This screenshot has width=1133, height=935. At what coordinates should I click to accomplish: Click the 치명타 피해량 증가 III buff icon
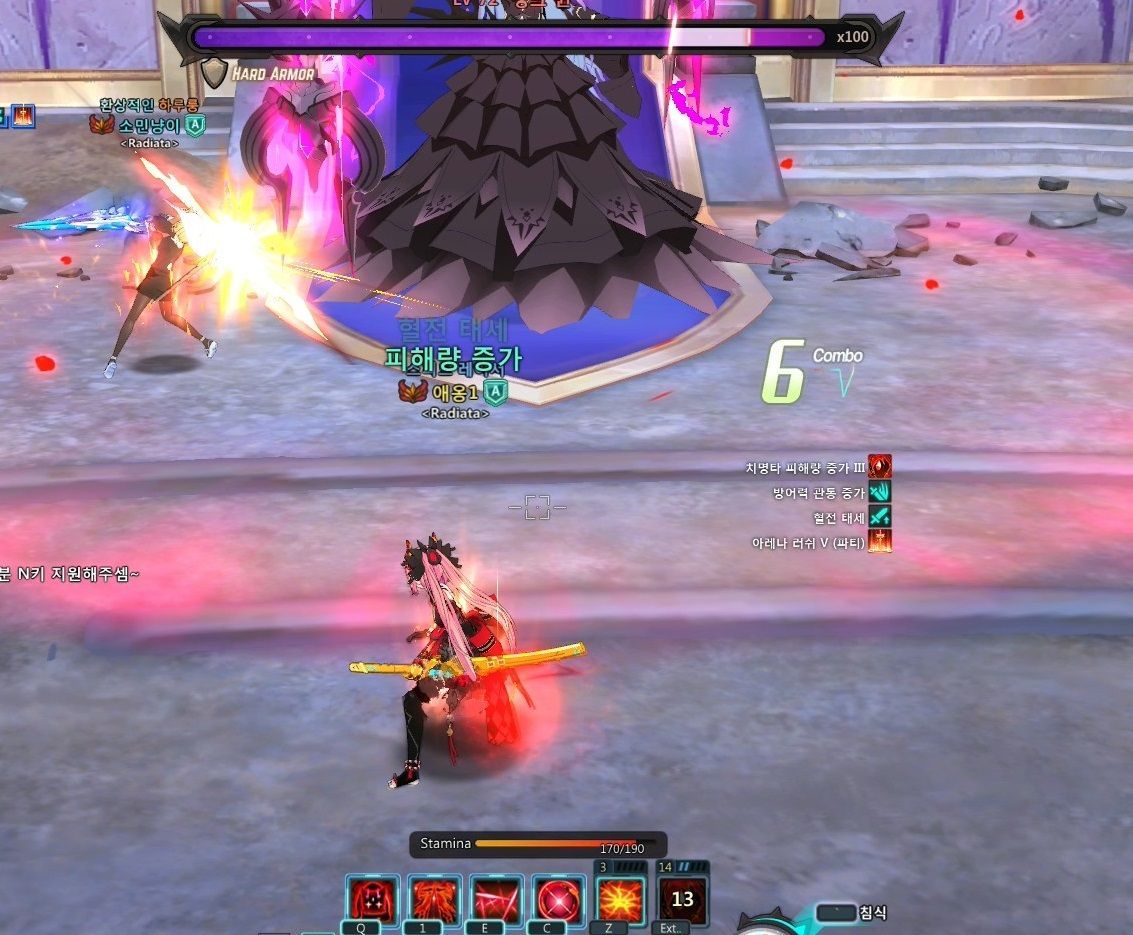(x=880, y=467)
